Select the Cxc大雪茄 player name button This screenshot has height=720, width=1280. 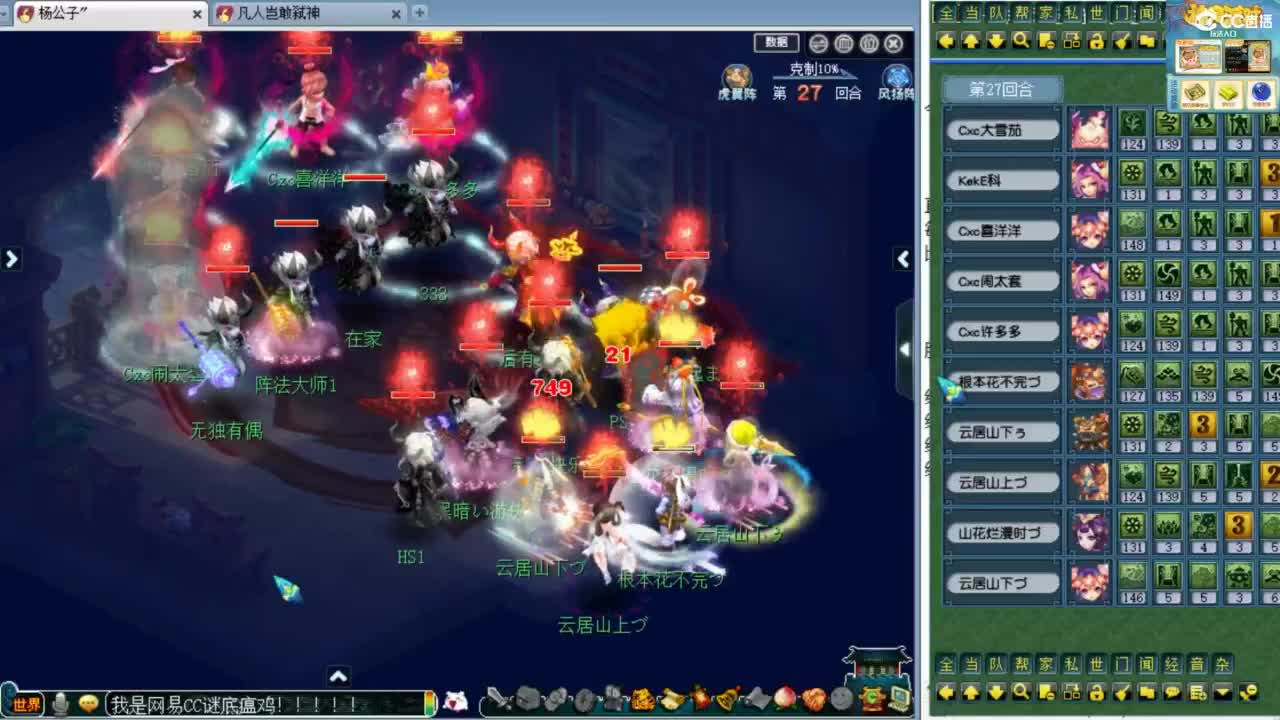coord(1001,128)
